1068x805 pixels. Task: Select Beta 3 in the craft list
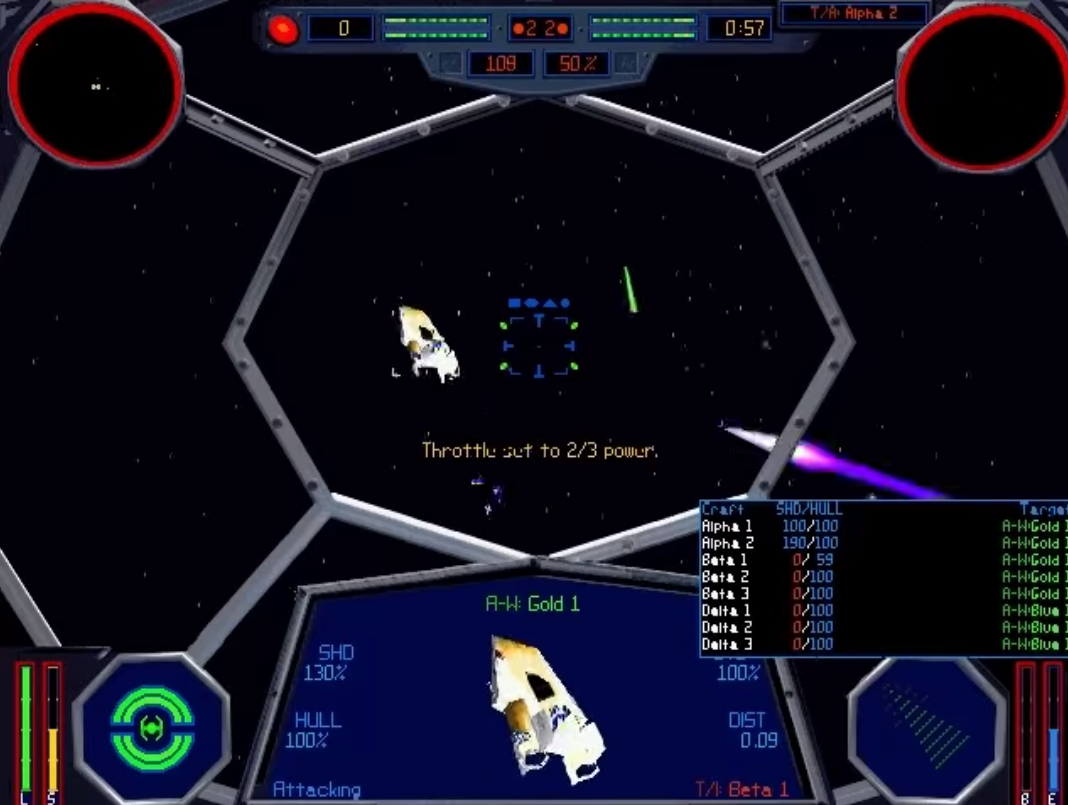(x=725, y=594)
